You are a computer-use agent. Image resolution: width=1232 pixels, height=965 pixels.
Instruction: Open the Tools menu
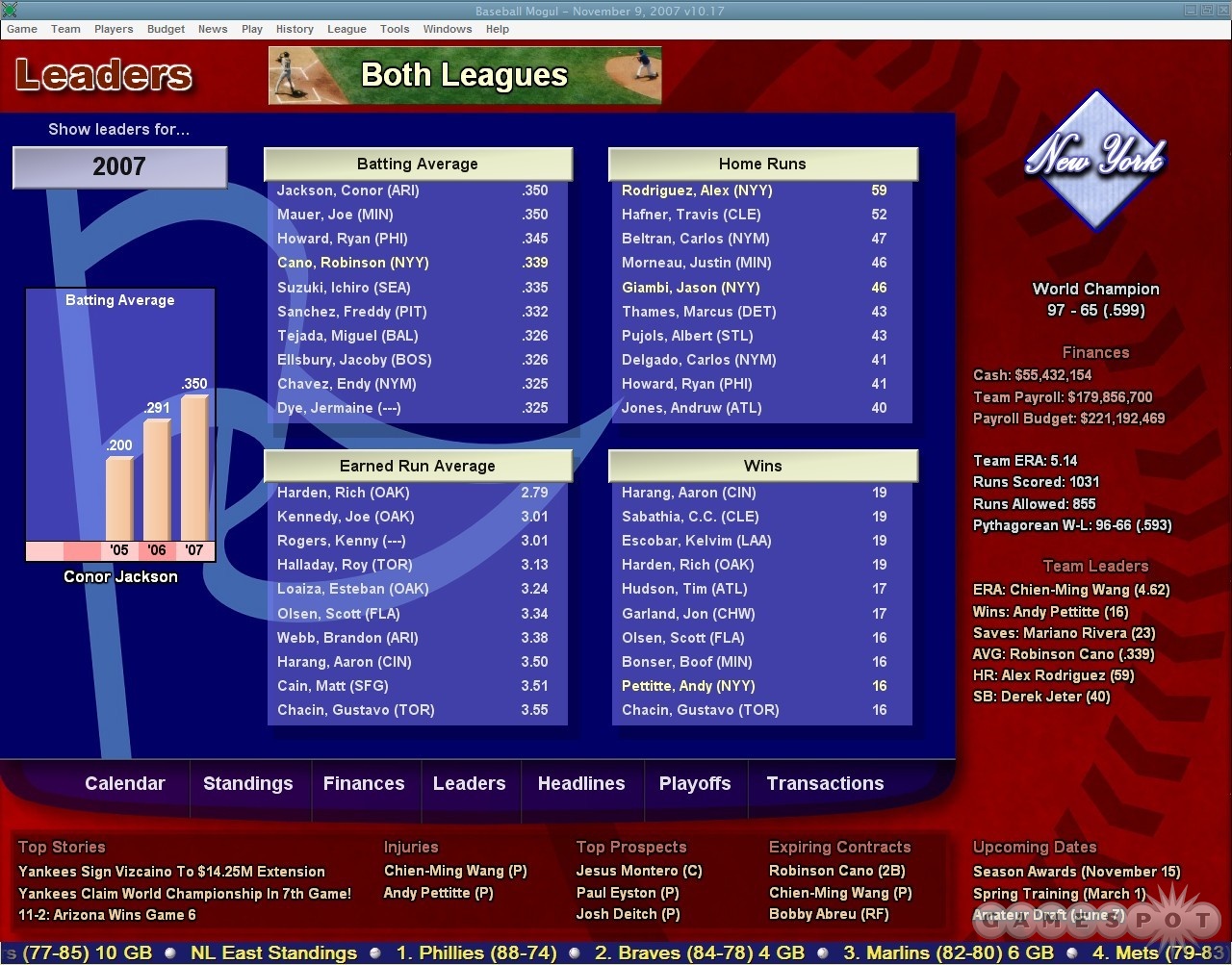[395, 29]
